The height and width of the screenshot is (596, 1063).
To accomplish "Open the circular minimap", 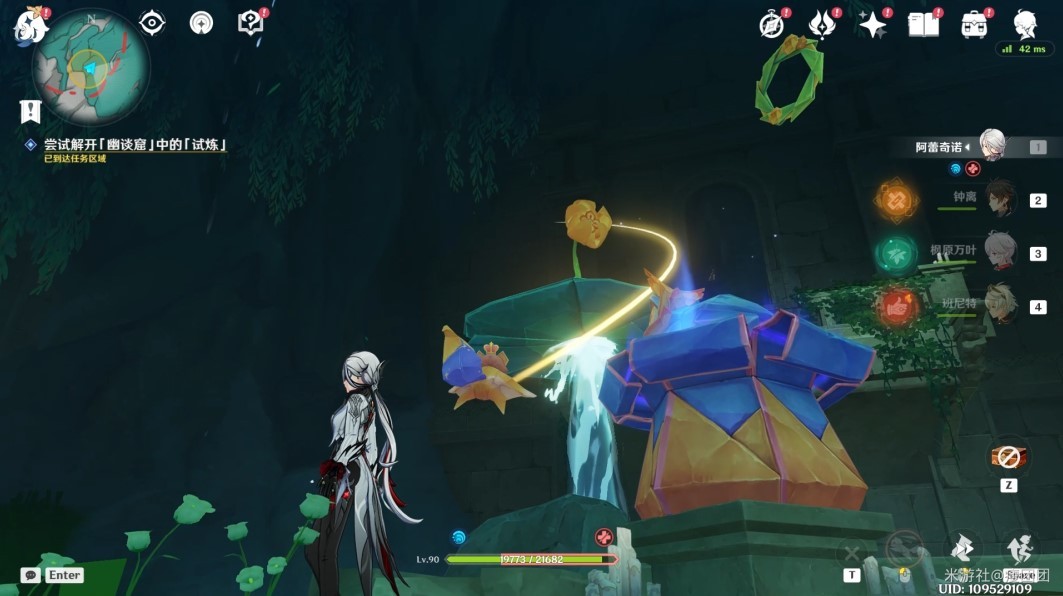I will [x=90, y=68].
